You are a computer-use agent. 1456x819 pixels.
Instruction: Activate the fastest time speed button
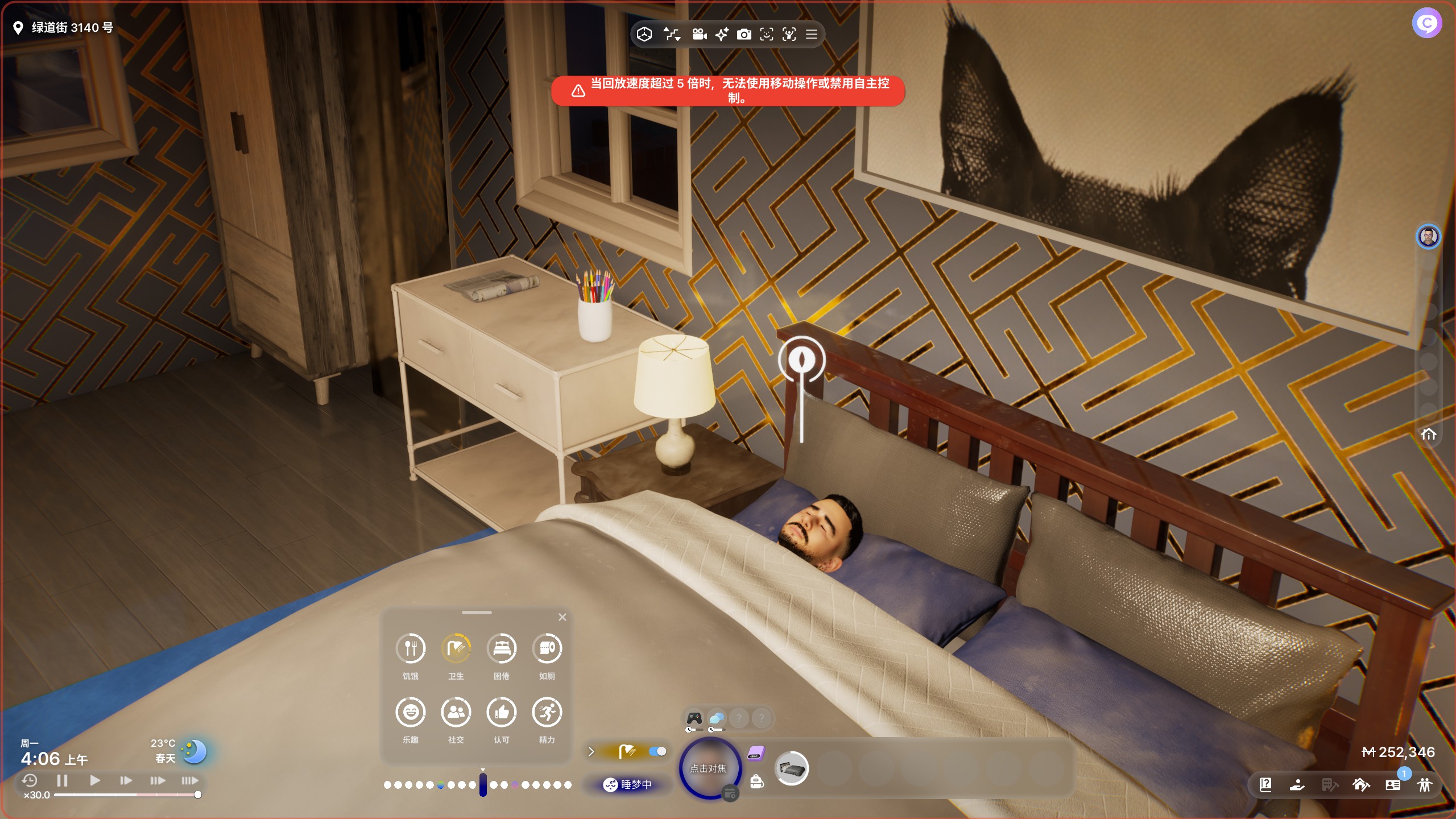click(x=190, y=780)
